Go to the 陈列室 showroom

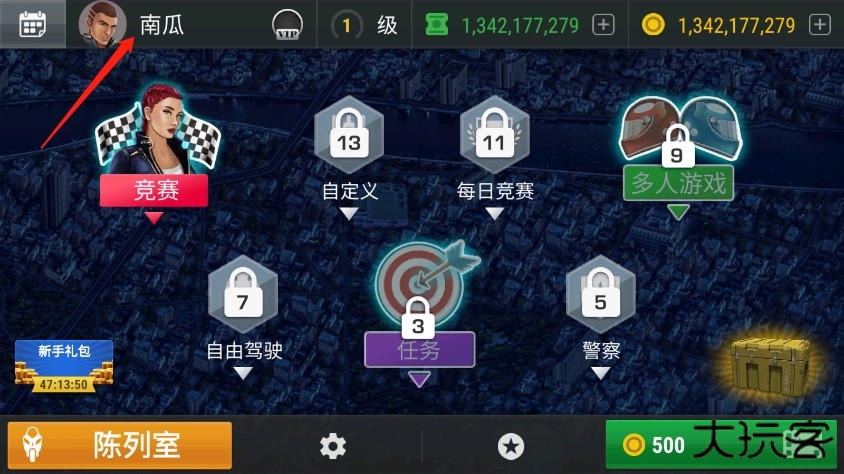coord(120,445)
